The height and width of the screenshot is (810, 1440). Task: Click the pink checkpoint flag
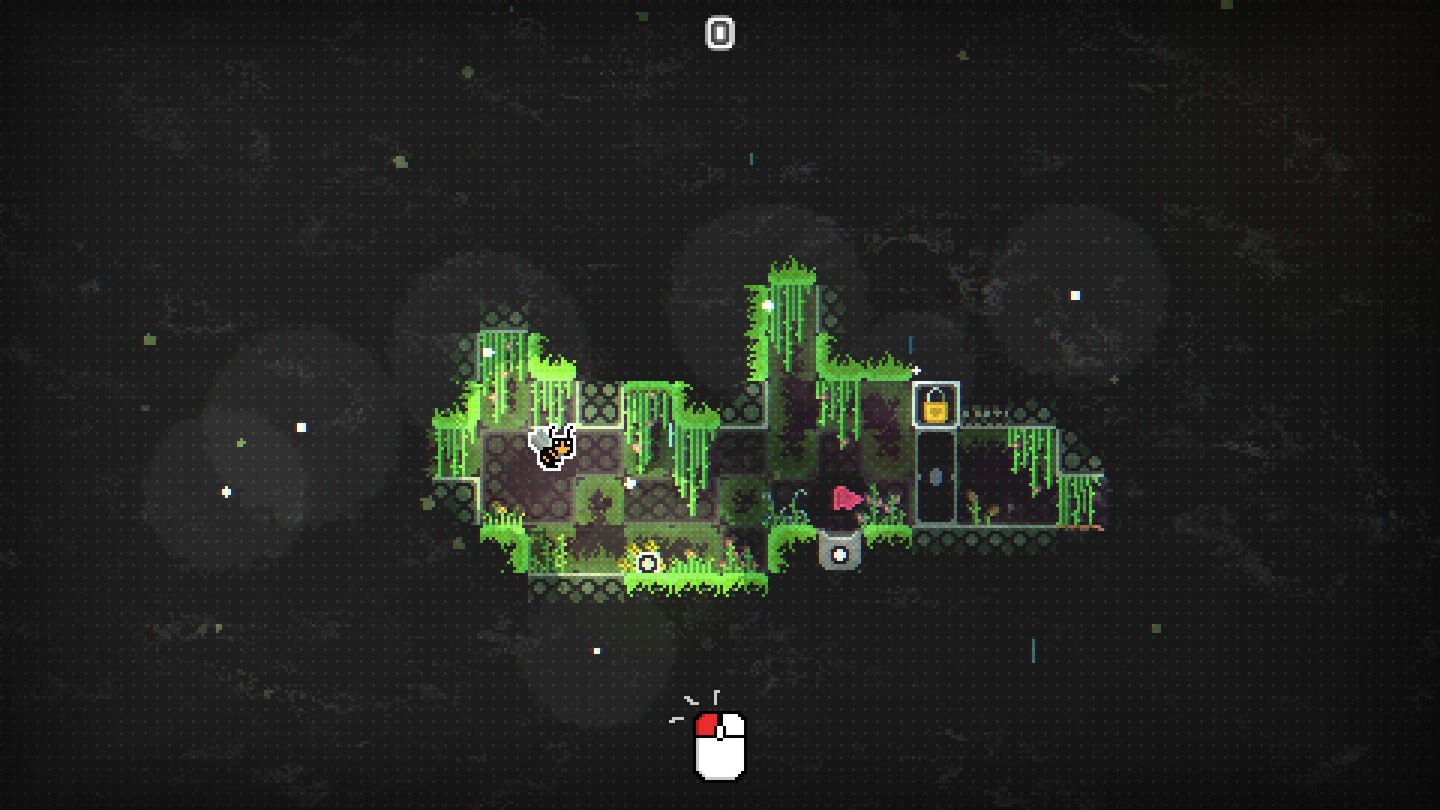[x=843, y=496]
